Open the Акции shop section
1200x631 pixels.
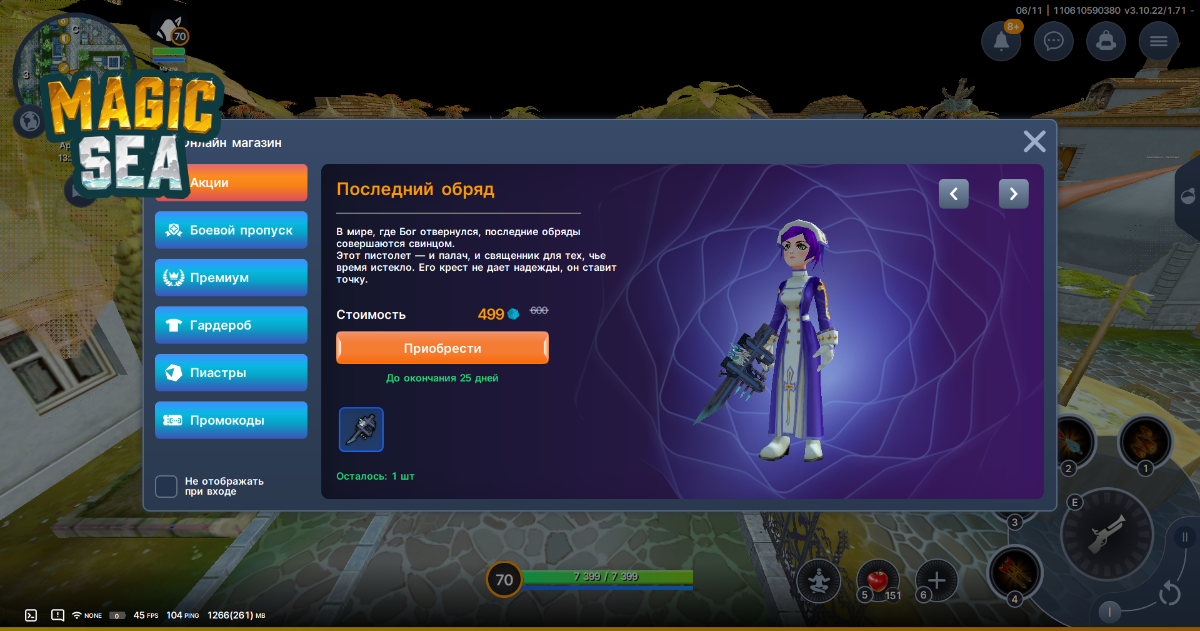231,183
